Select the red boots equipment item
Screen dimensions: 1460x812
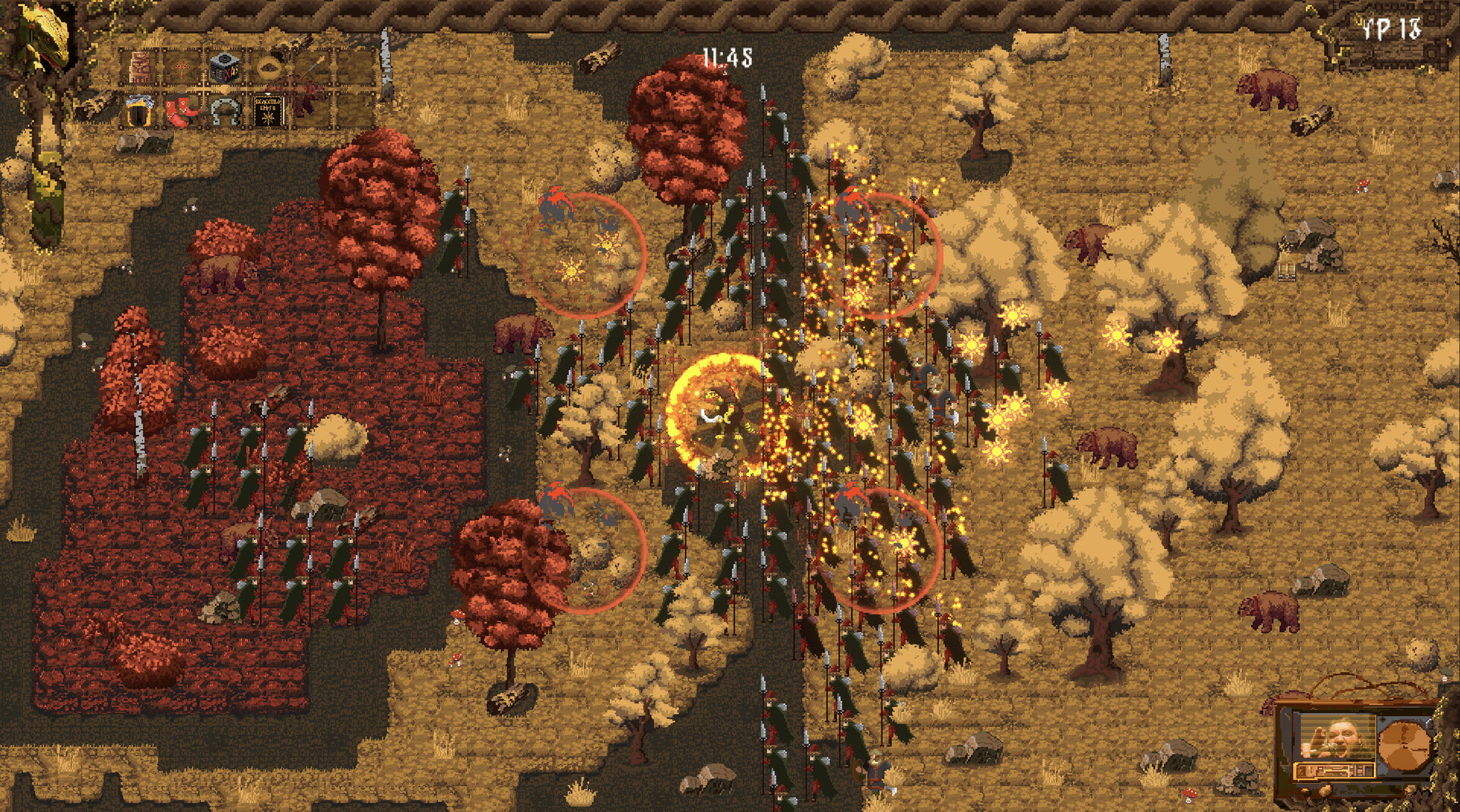coord(180,112)
